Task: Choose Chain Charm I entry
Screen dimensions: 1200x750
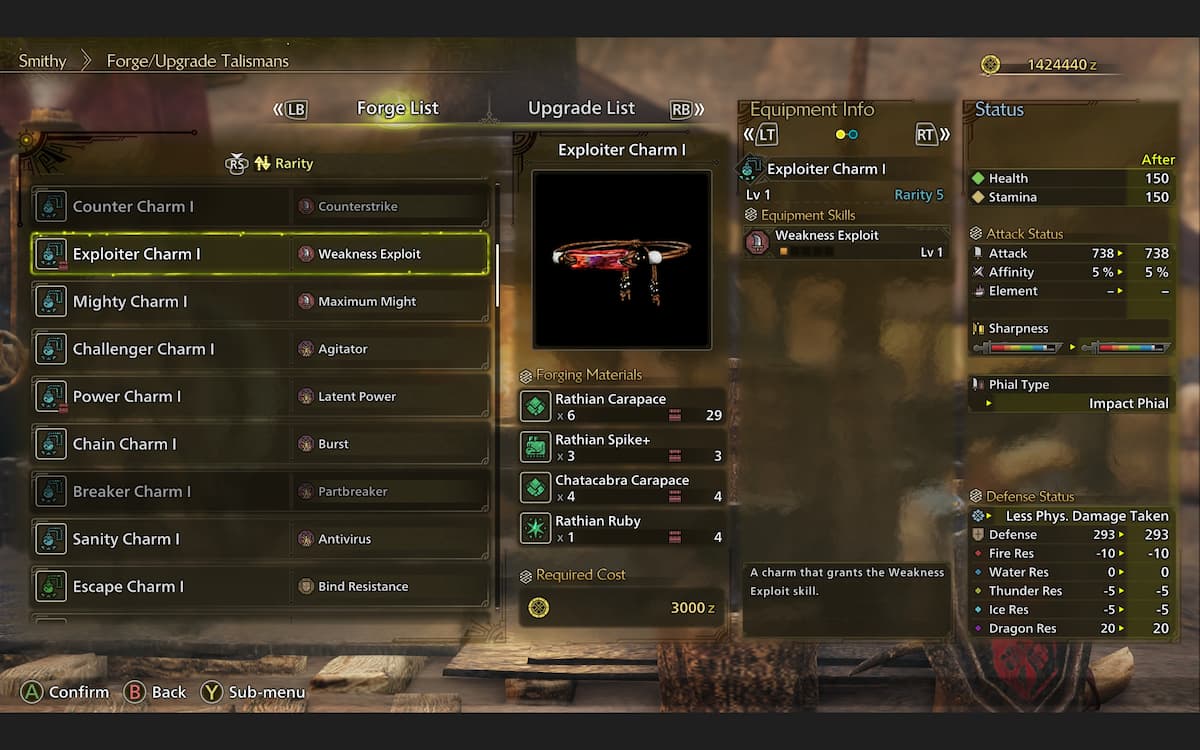Action: [x=260, y=444]
